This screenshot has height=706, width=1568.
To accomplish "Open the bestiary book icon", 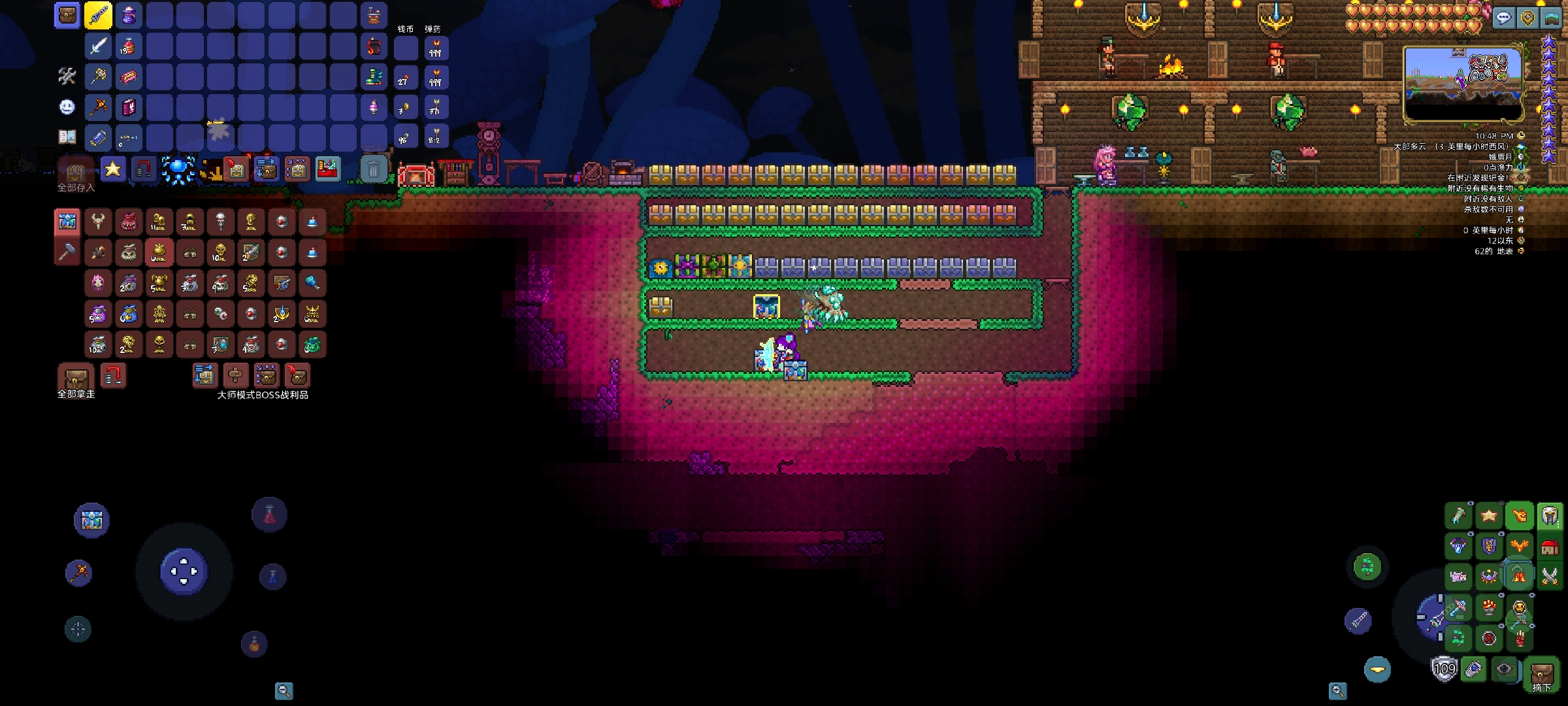I will coord(67,137).
